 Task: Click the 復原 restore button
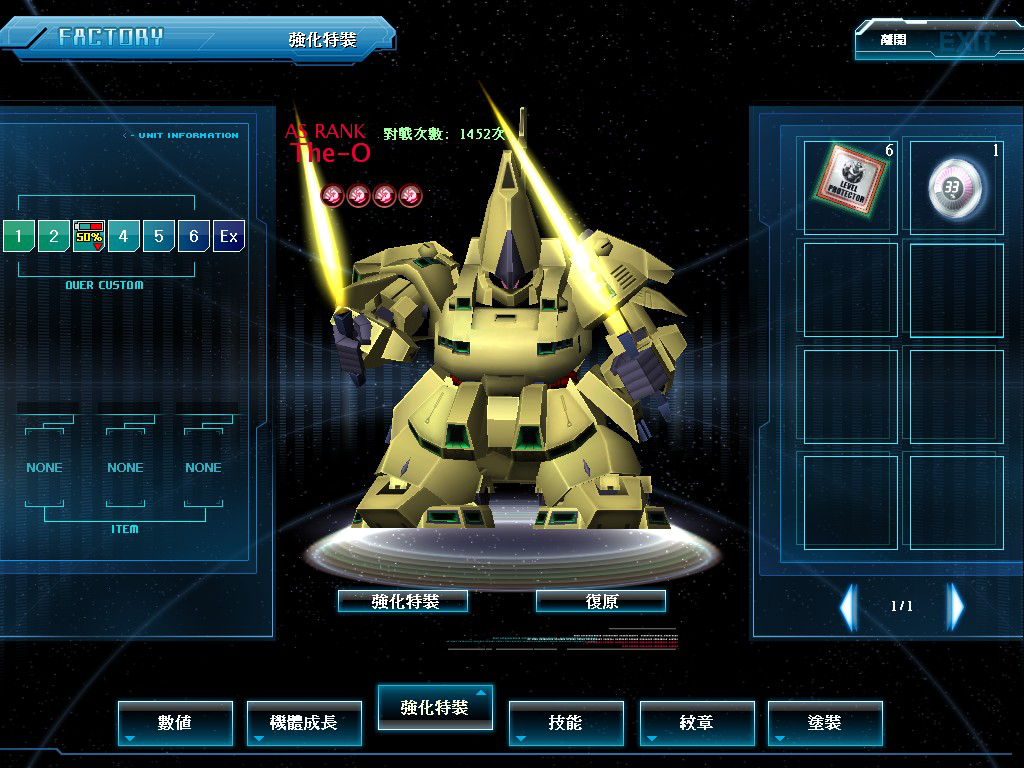click(x=601, y=601)
